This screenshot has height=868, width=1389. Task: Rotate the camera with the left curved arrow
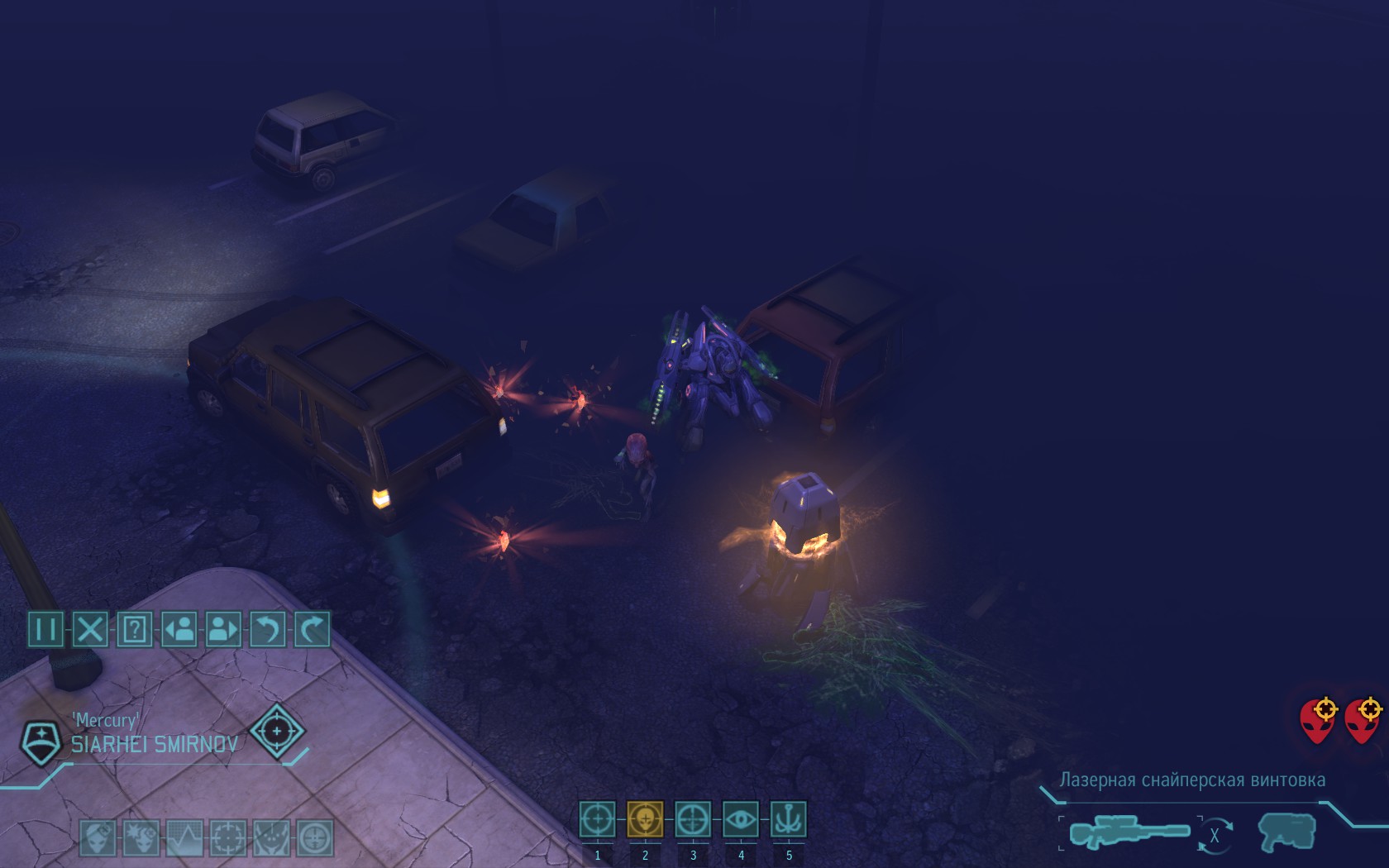[268, 630]
